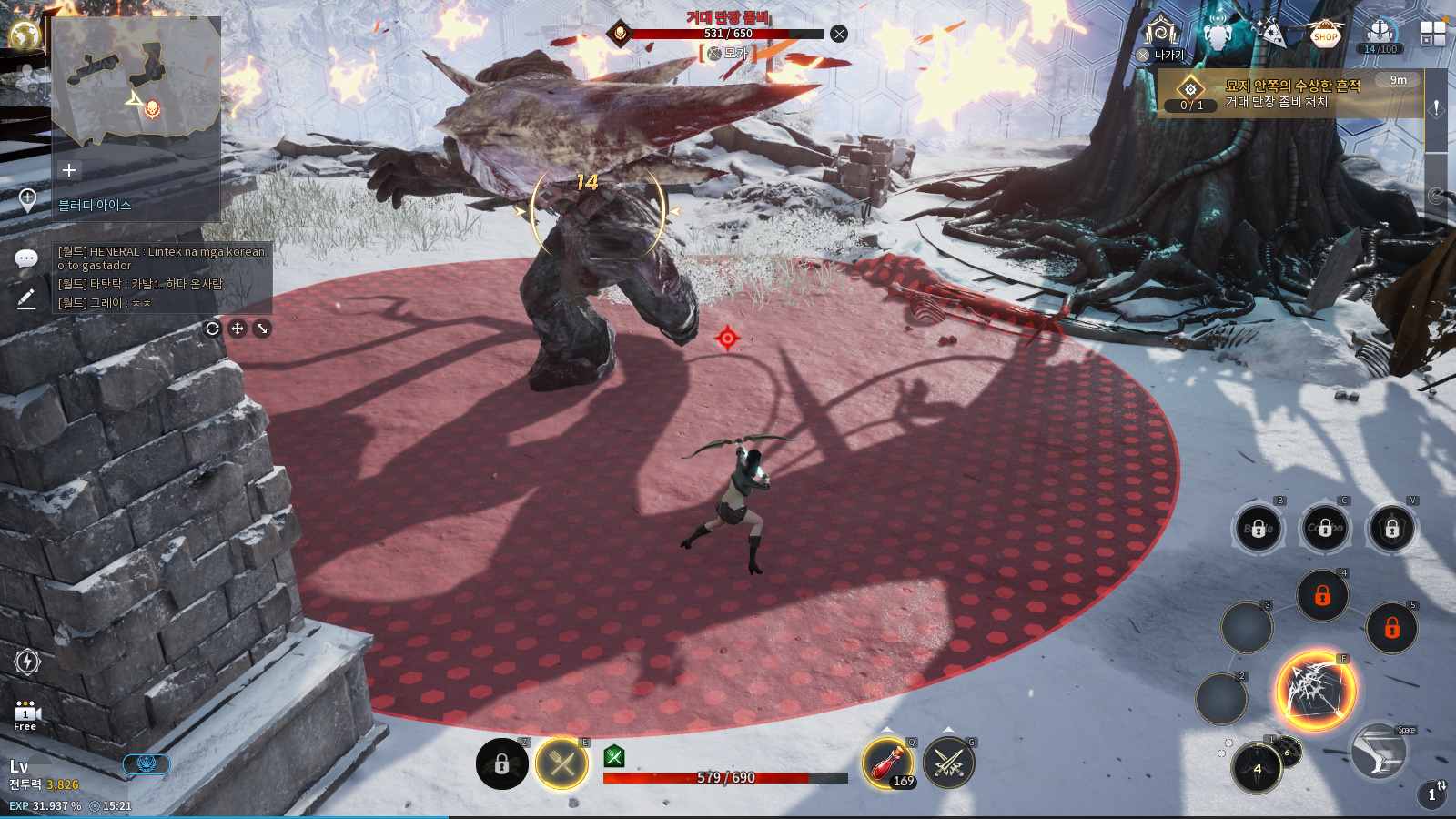This screenshot has width=1456, height=819.
Task: Expand the chat window with diagonal arrow
Action: (x=262, y=329)
